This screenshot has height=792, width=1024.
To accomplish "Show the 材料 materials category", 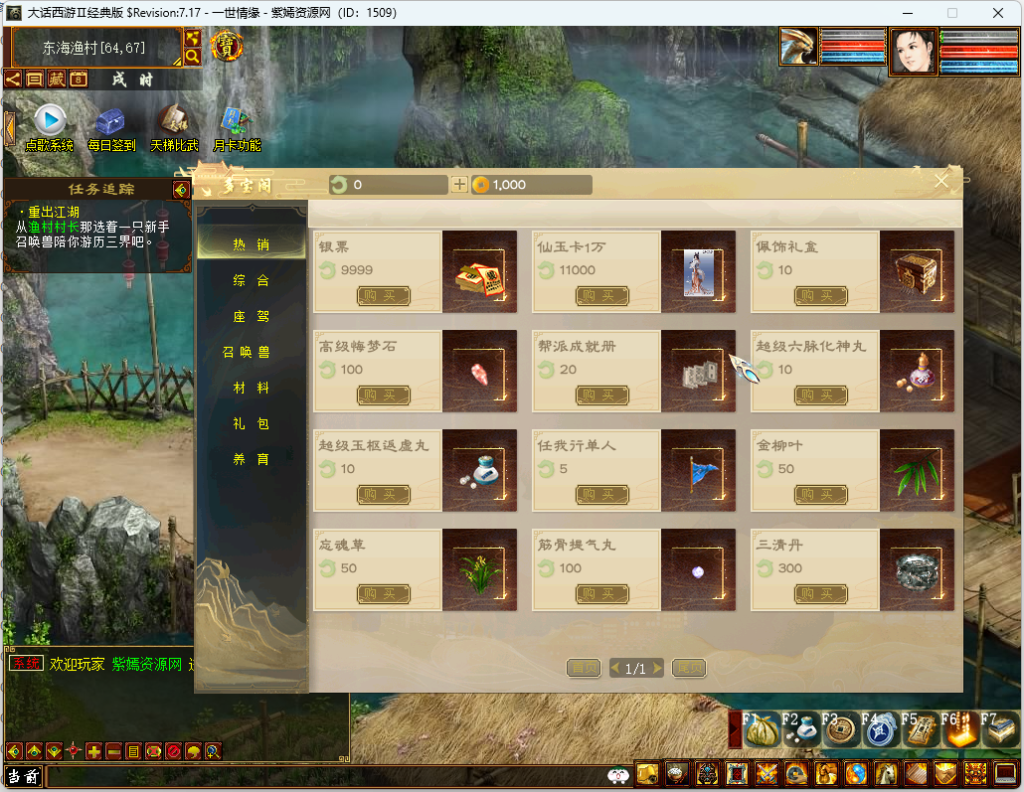I will [251, 388].
